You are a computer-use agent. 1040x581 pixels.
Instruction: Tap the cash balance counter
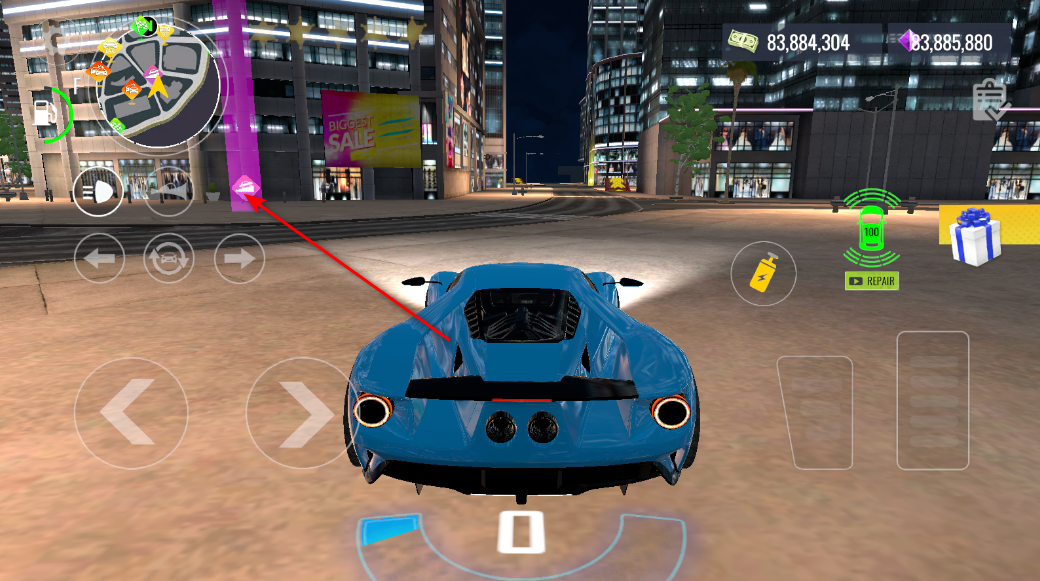(x=789, y=42)
